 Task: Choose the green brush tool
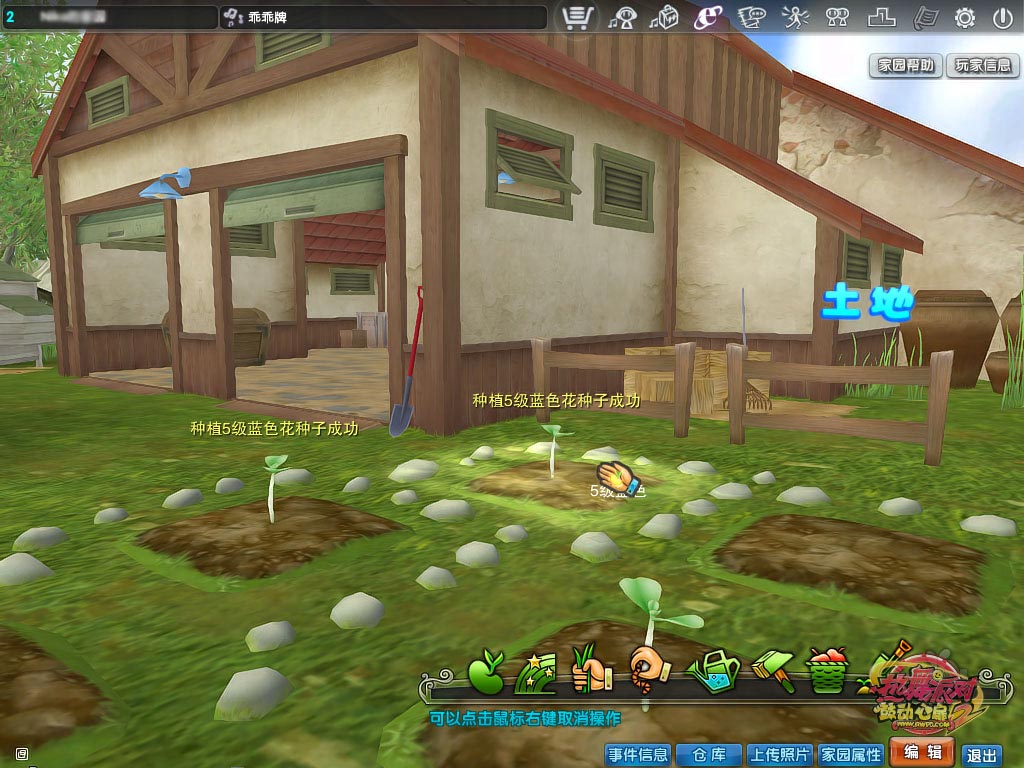point(772,671)
